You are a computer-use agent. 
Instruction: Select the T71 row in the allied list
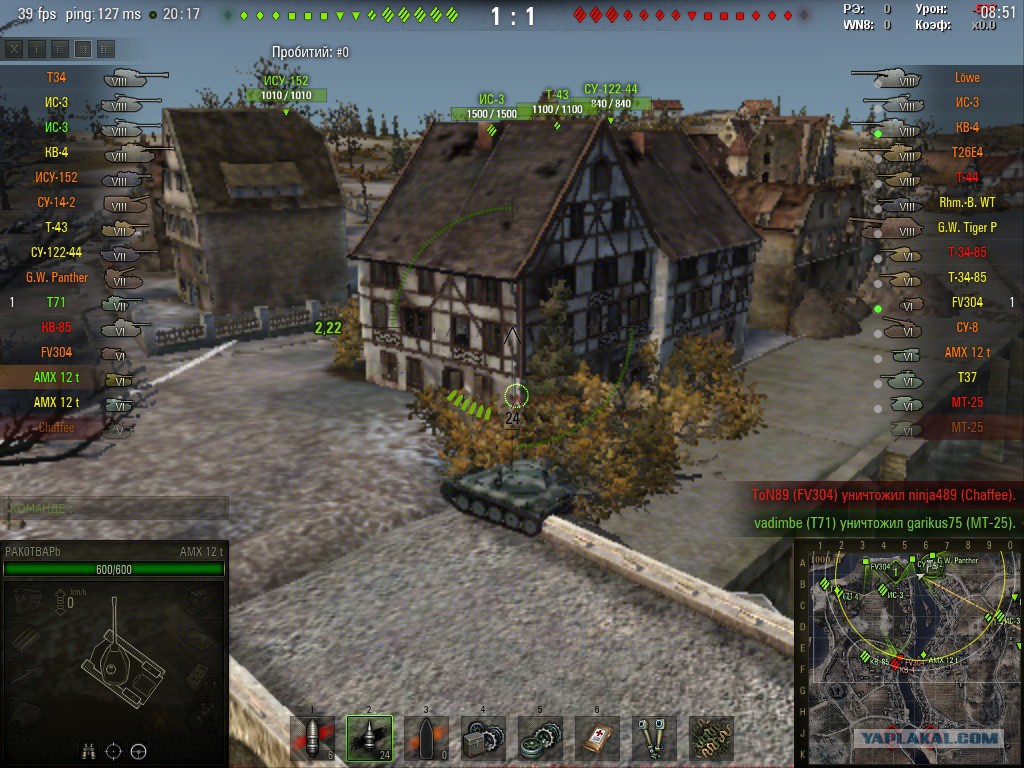[x=55, y=302]
